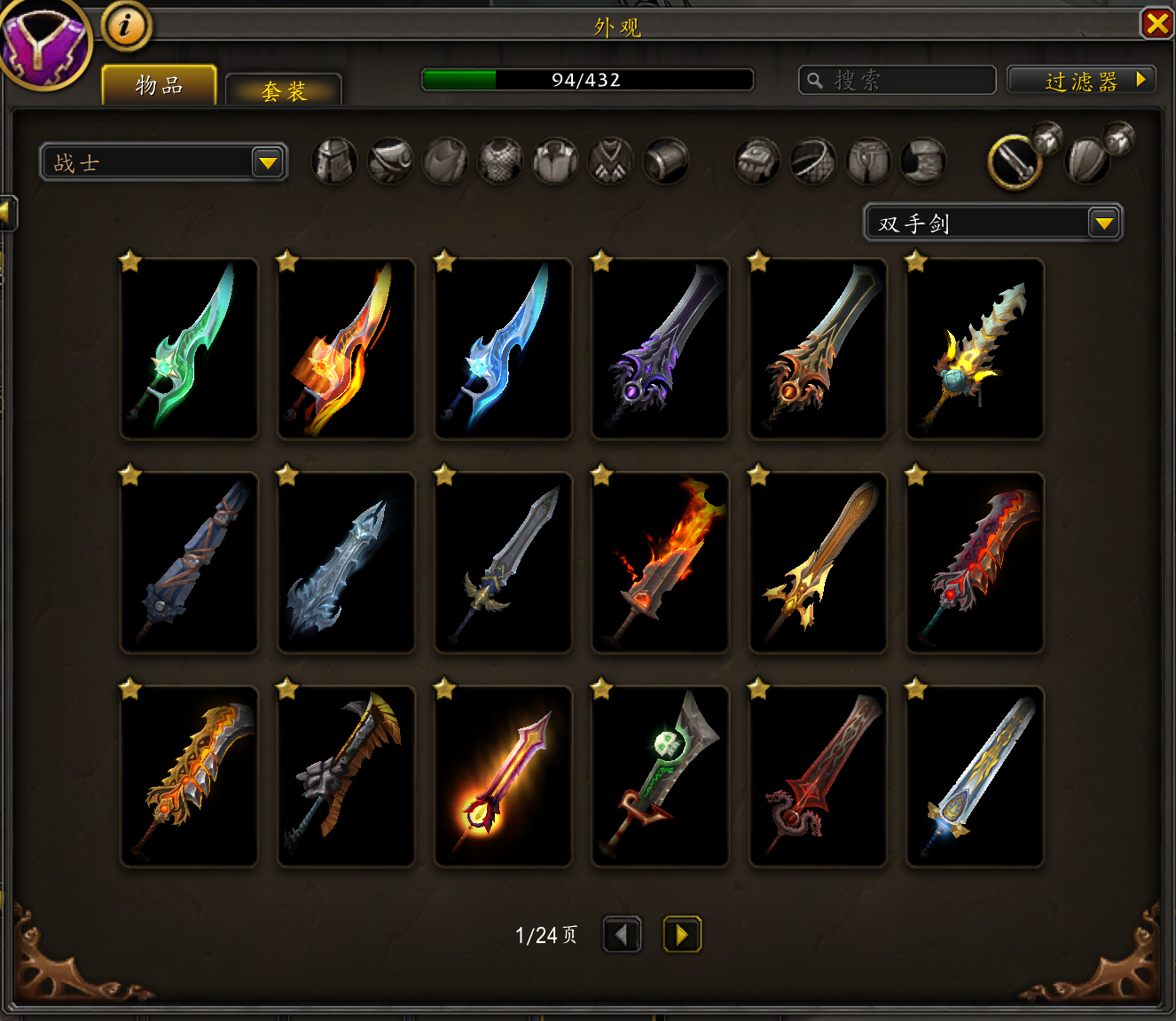Image resolution: width=1176 pixels, height=1021 pixels.
Task: Open the info button at top left
Action: tap(125, 26)
